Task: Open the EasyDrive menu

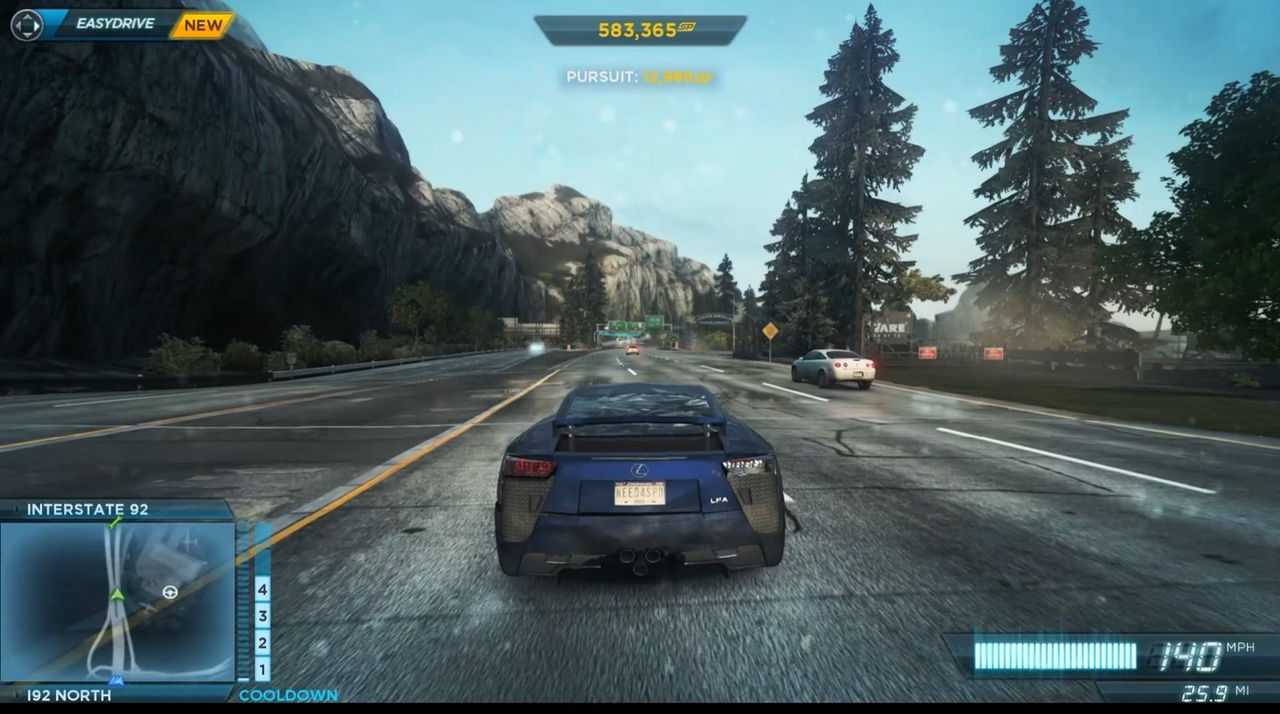Action: click(x=115, y=23)
